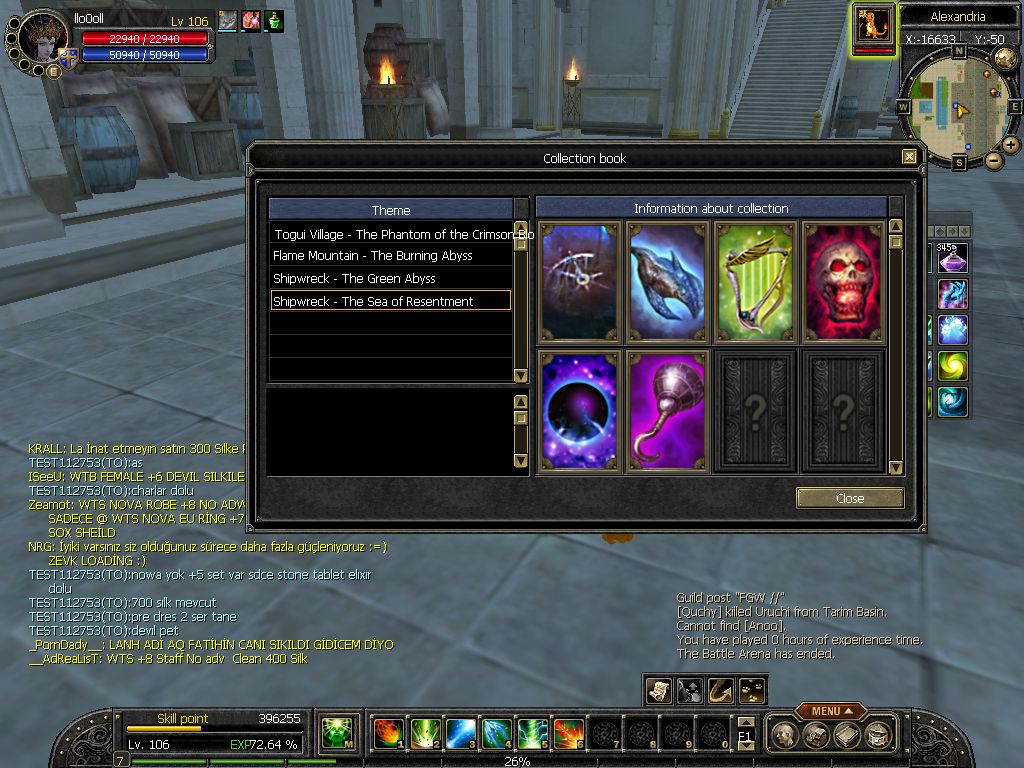Screen dimensions: 1024x768
Task: Click the green potion buff icon
Action: pyautogui.click(x=274, y=20)
